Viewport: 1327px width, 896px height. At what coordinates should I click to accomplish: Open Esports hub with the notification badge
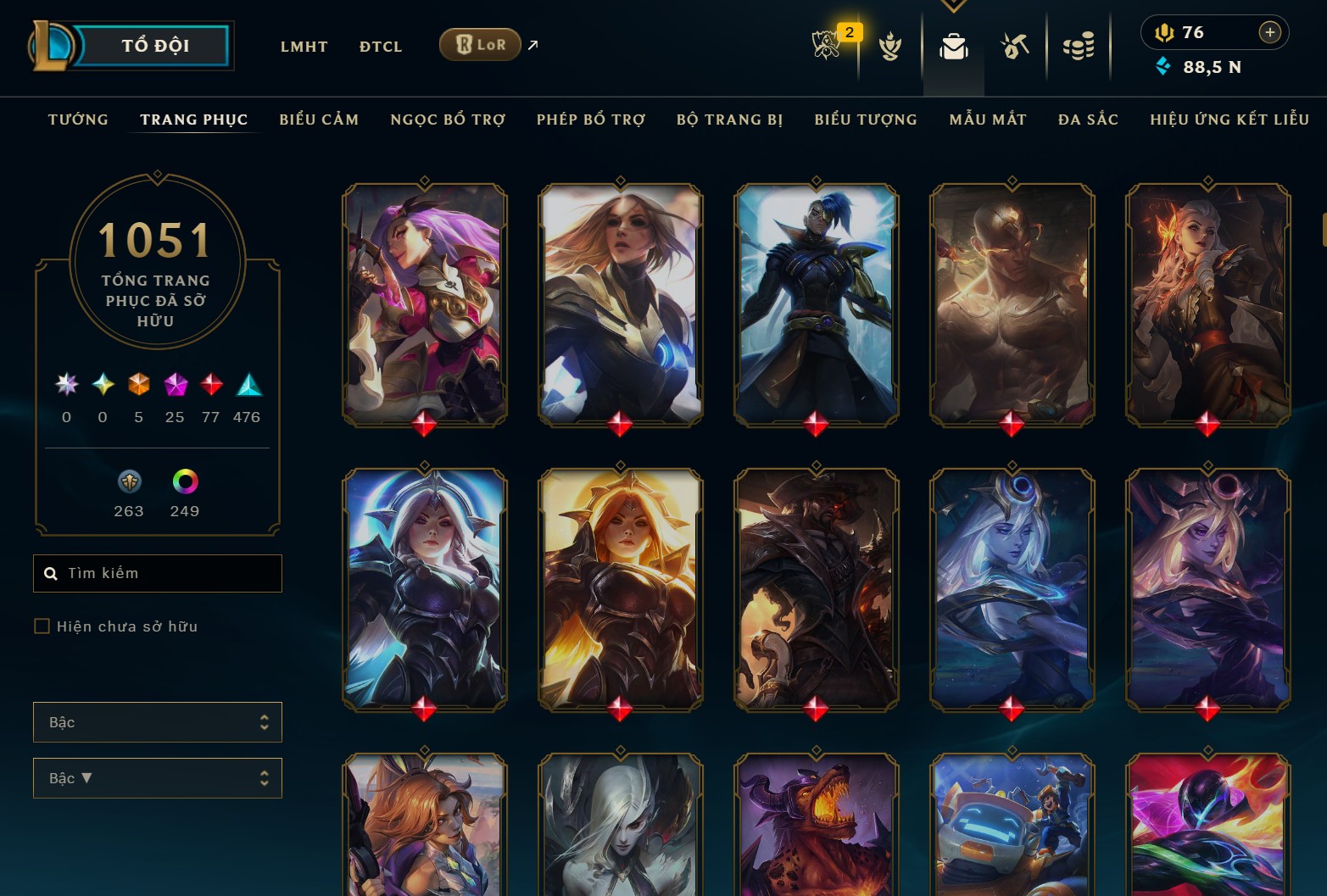click(827, 47)
